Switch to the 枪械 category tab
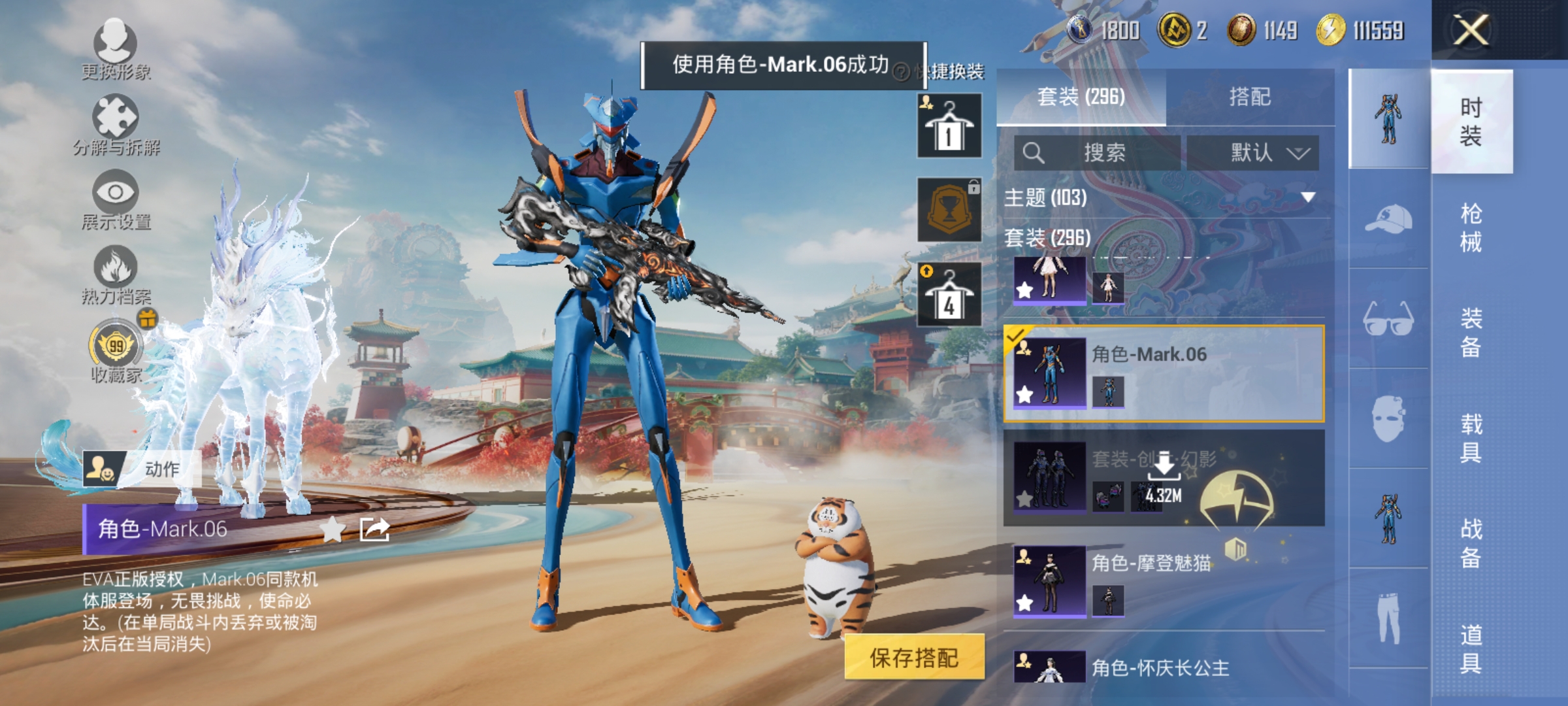 coord(1473,222)
